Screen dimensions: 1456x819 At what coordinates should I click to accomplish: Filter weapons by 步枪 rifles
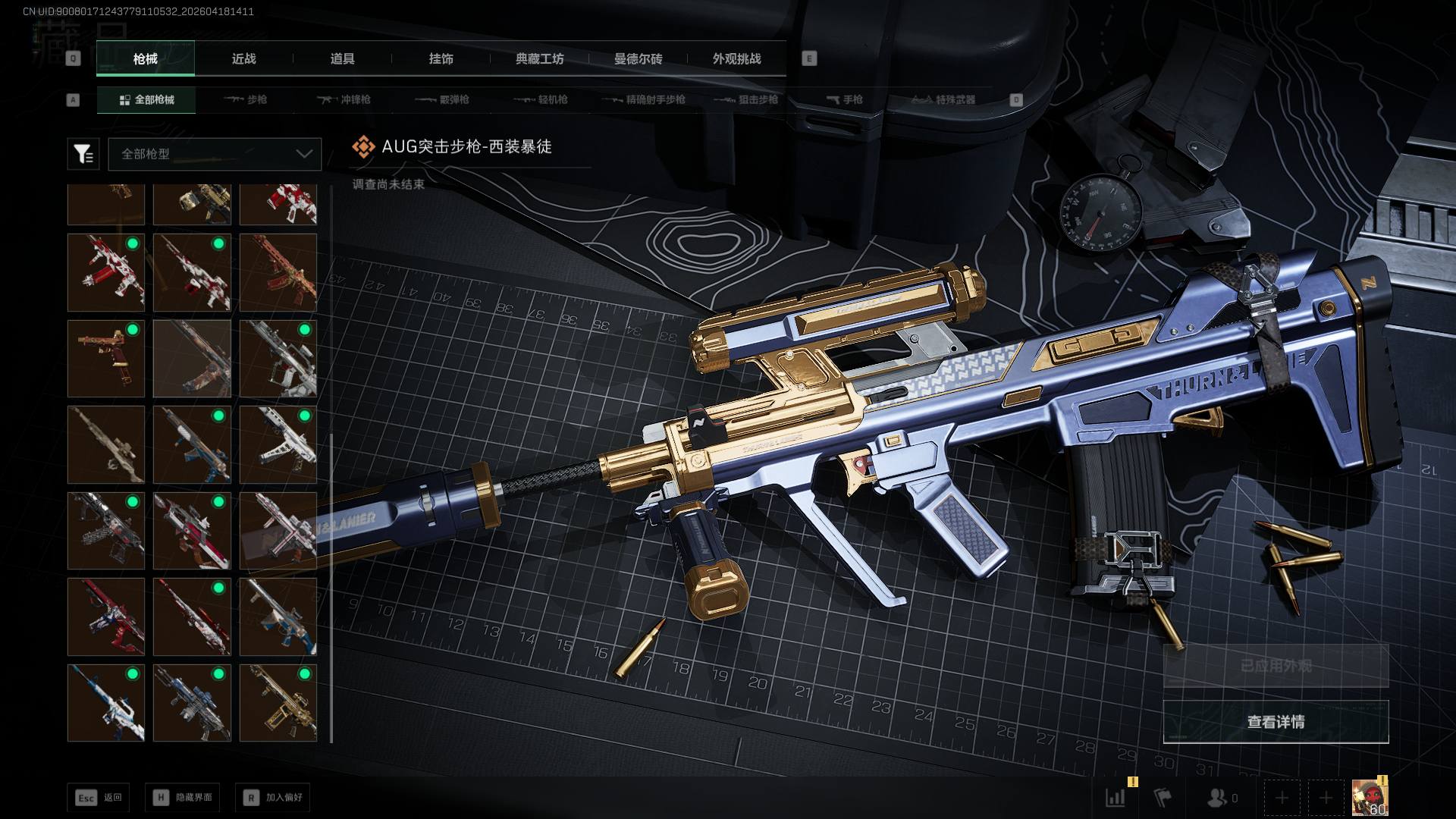pyautogui.click(x=246, y=100)
